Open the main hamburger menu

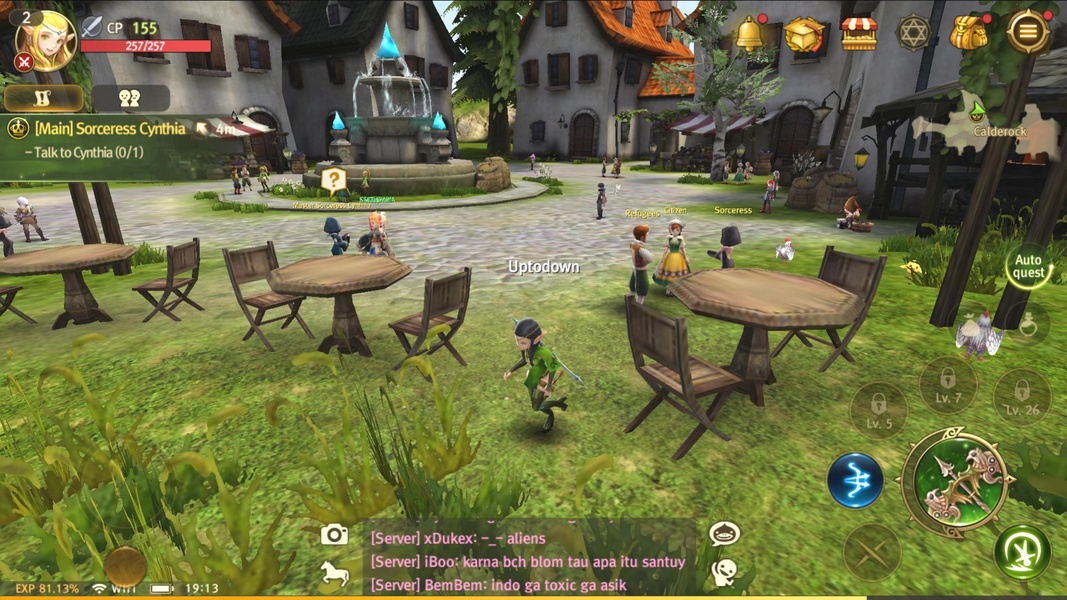[x=1027, y=32]
